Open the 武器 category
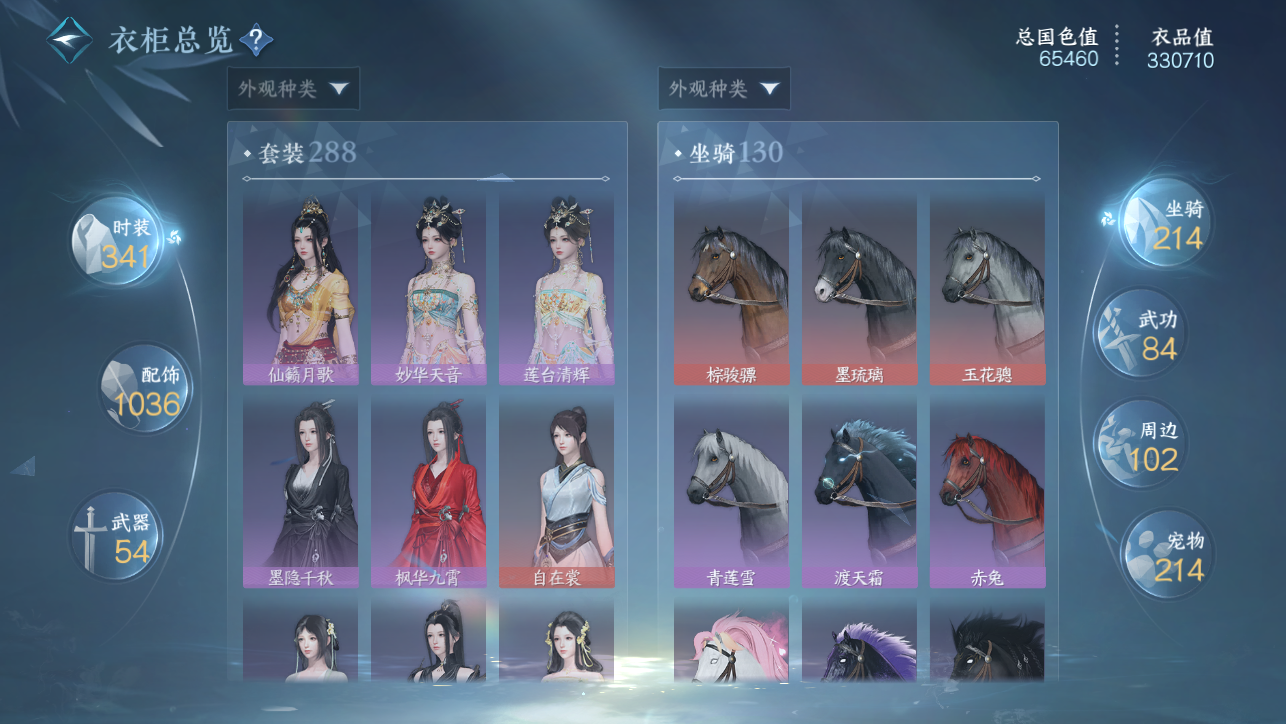 117,535
